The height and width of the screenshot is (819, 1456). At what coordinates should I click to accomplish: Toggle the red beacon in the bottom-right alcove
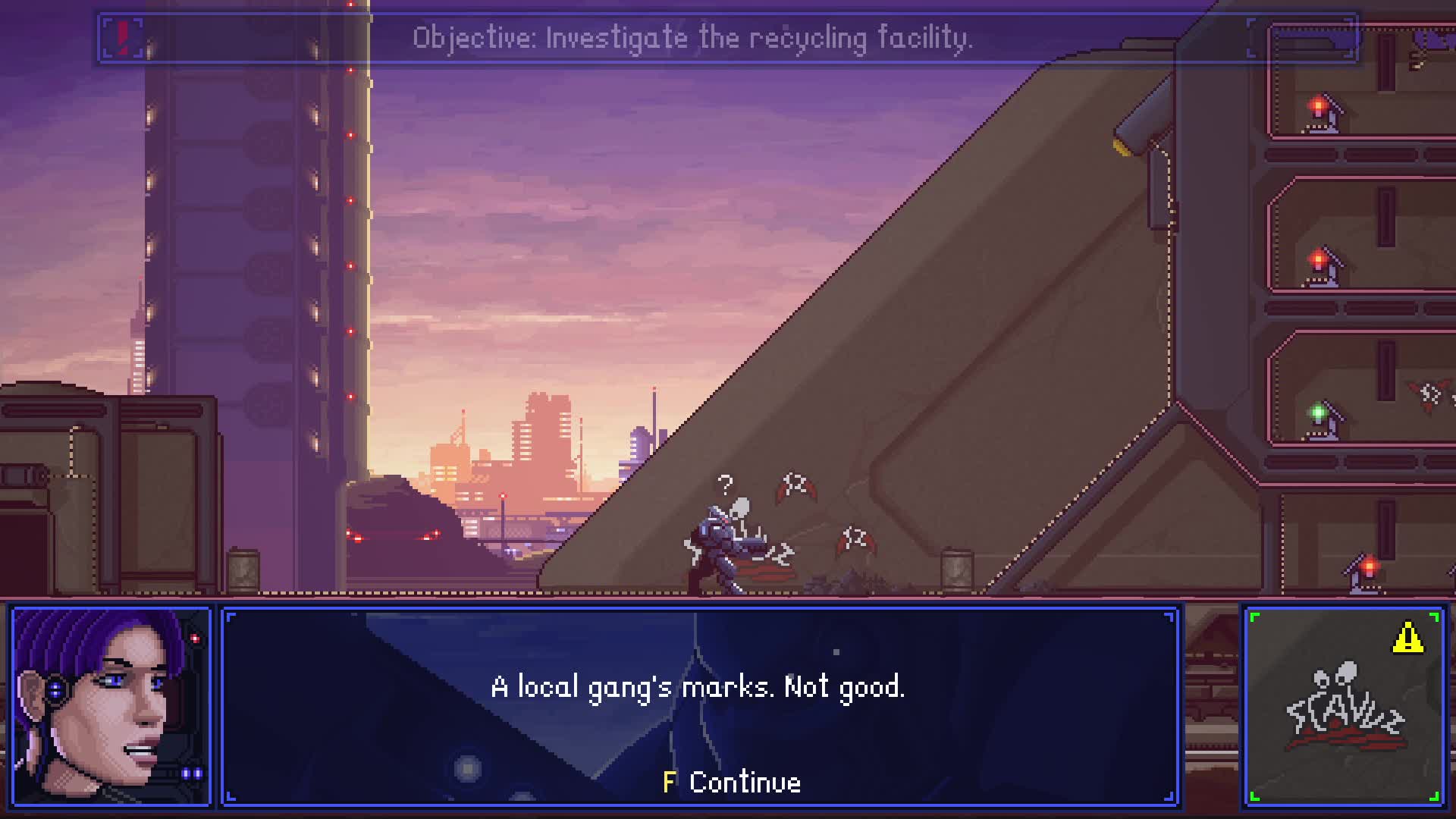(x=1368, y=565)
